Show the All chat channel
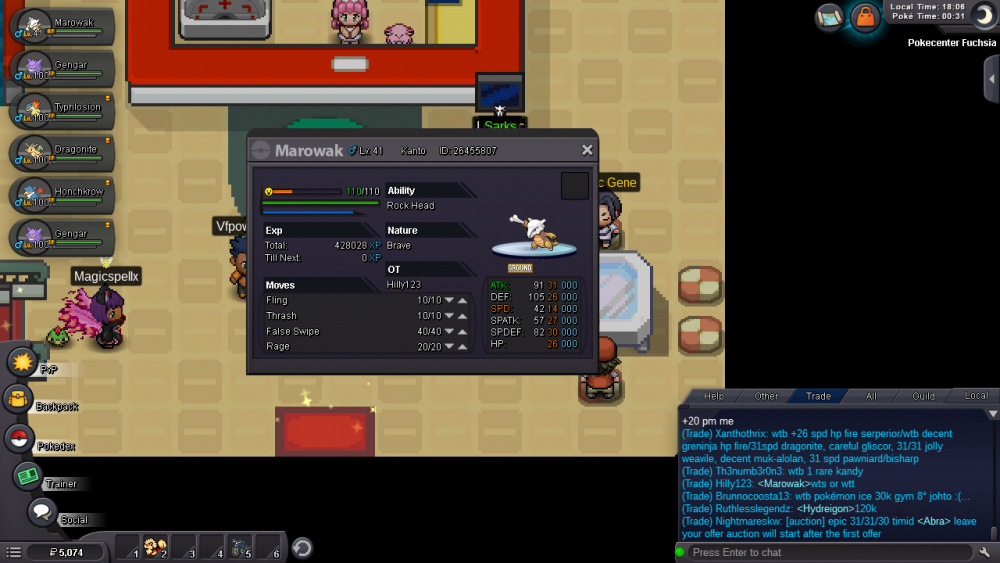 click(x=871, y=396)
